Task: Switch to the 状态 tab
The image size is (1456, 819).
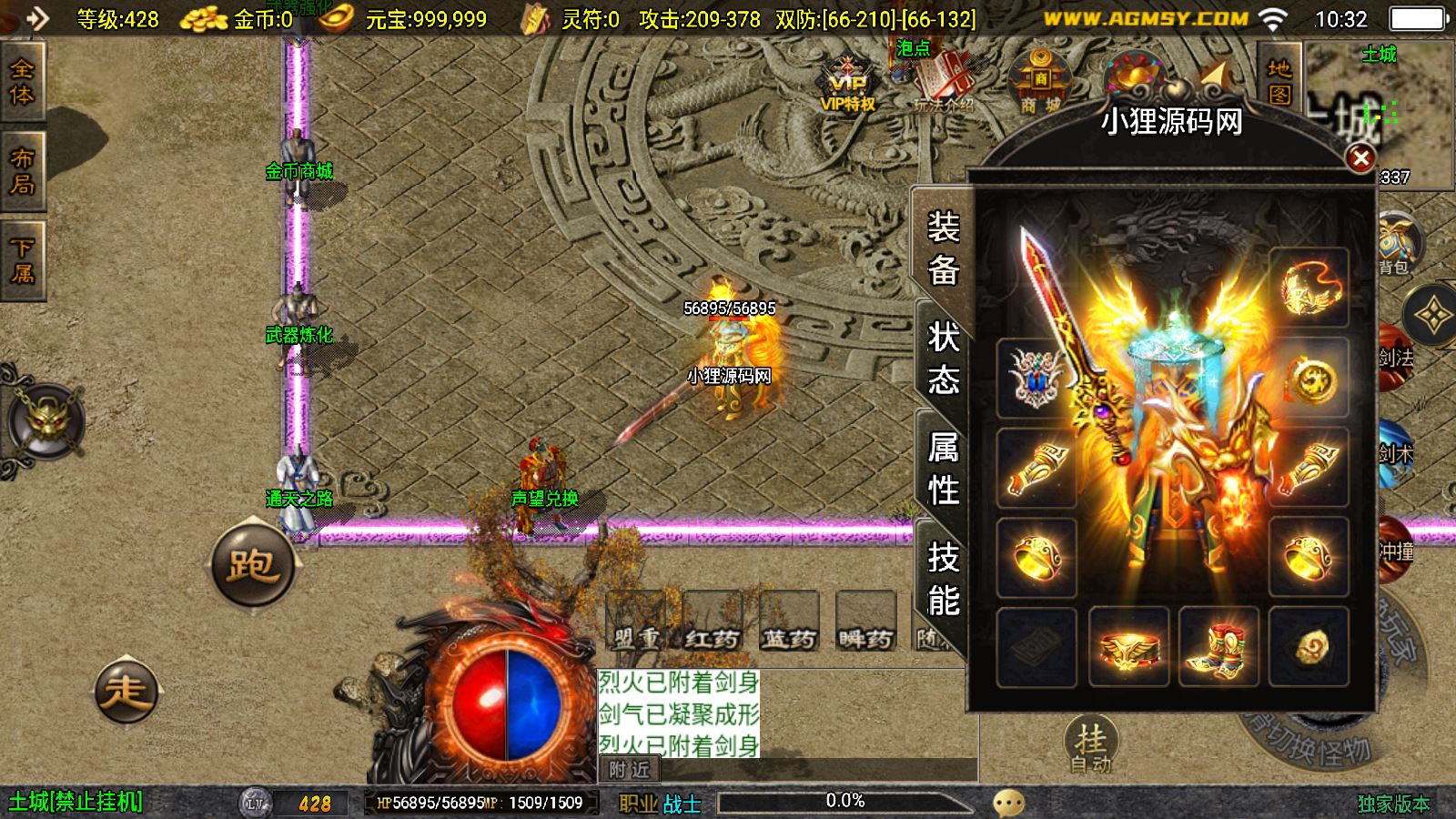Action: [x=944, y=357]
